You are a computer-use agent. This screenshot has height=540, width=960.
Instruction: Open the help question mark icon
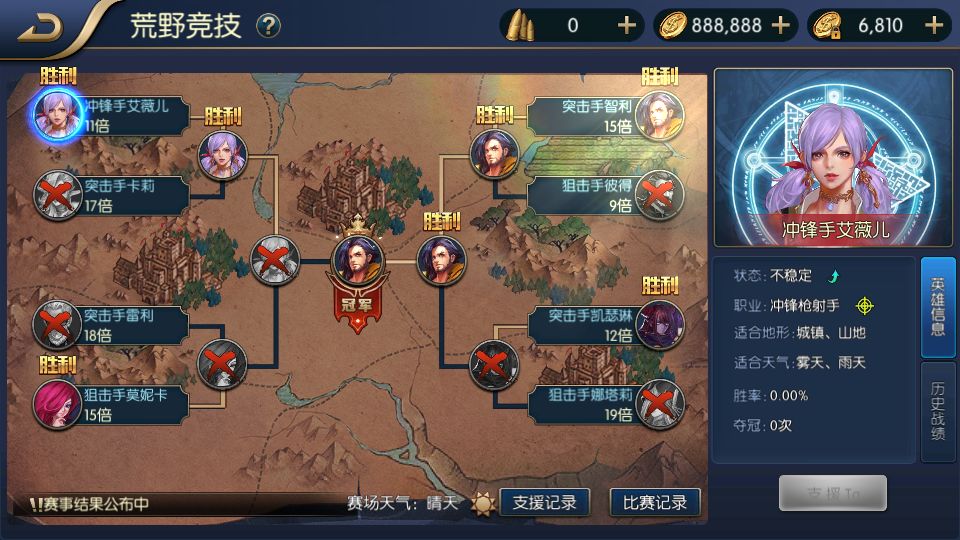(268, 26)
